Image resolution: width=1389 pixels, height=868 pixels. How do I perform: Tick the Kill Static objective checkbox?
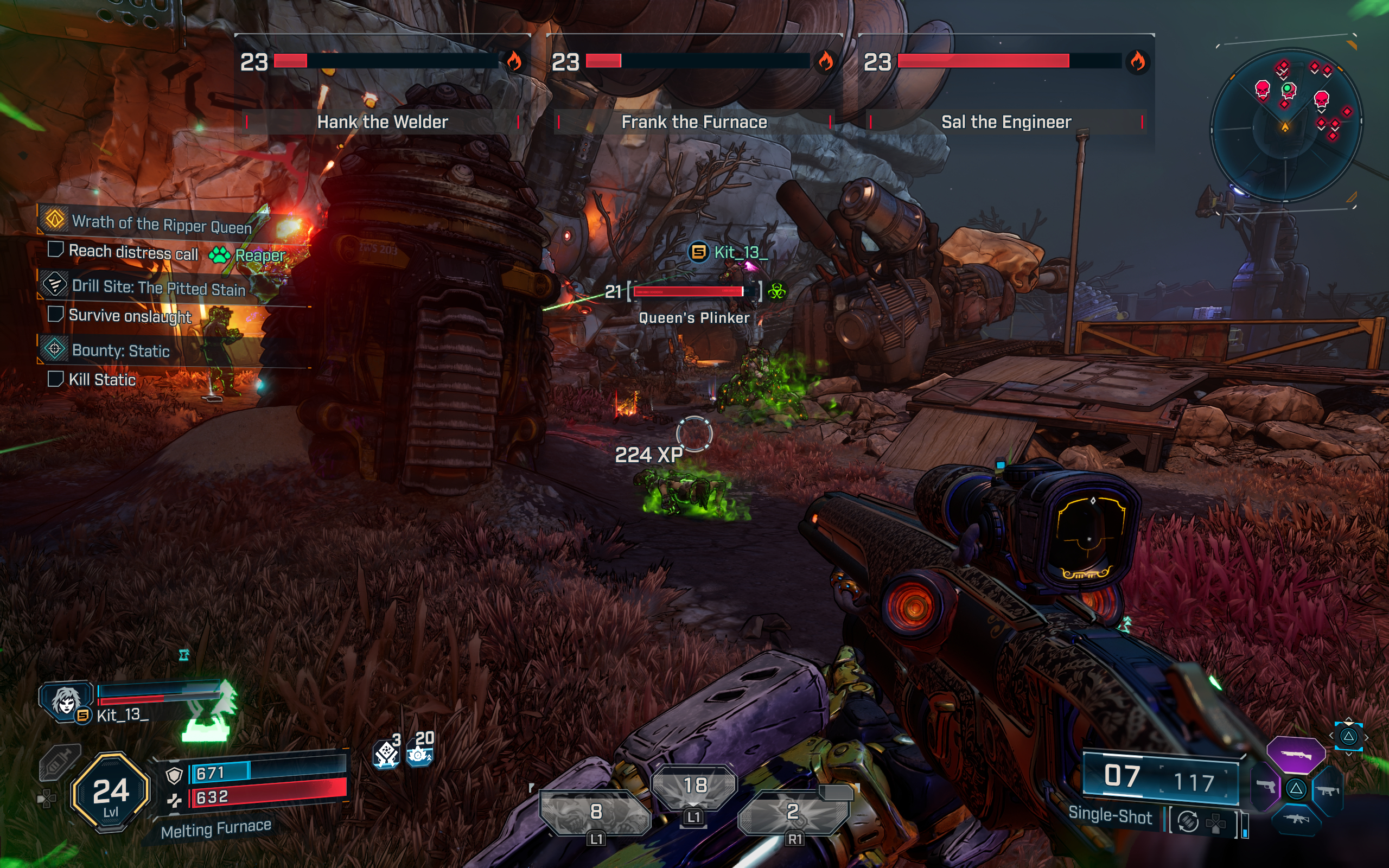[x=55, y=378]
